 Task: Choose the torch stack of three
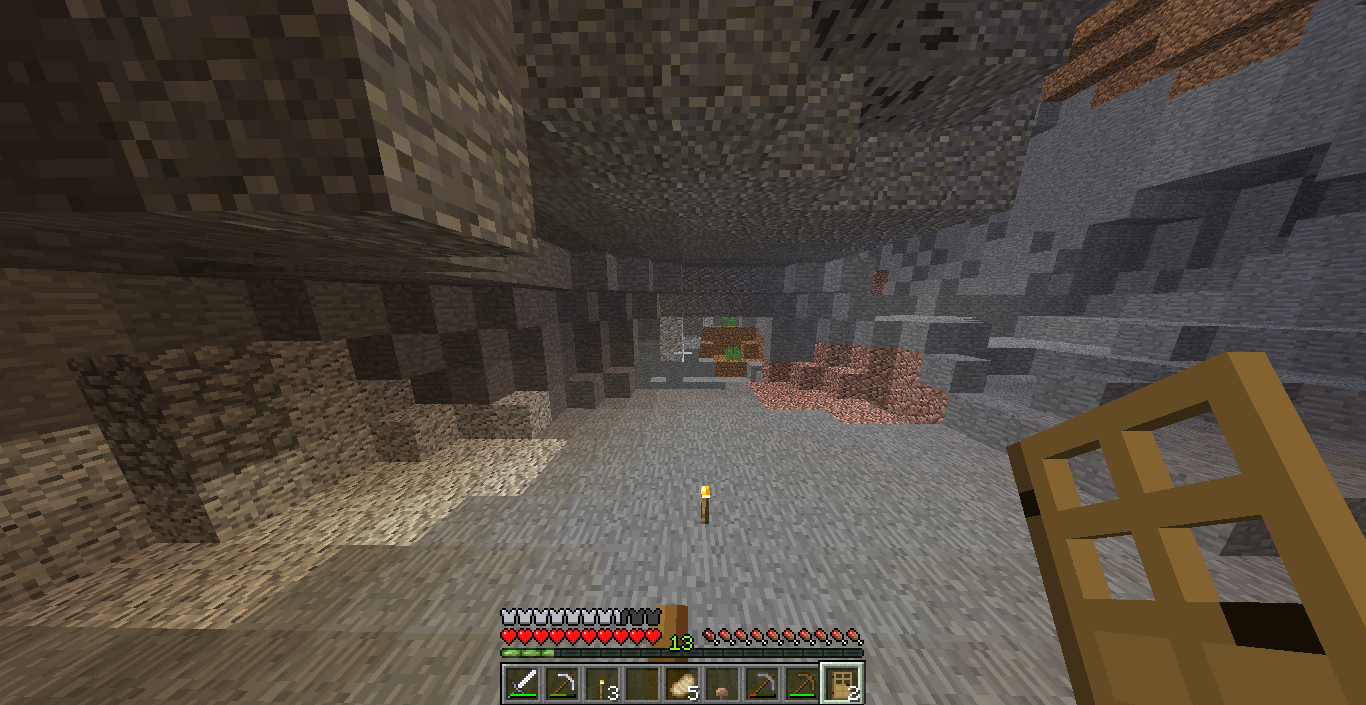[602, 684]
